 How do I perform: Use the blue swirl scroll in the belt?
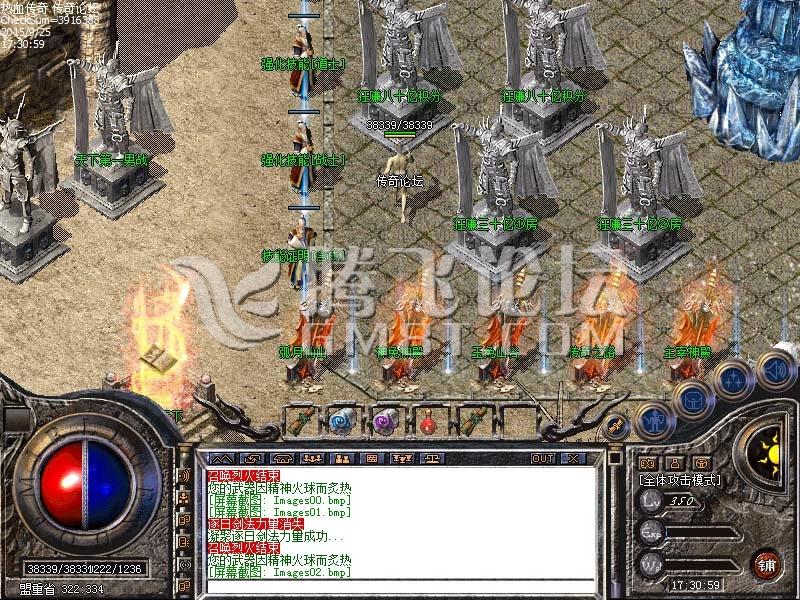[341, 422]
